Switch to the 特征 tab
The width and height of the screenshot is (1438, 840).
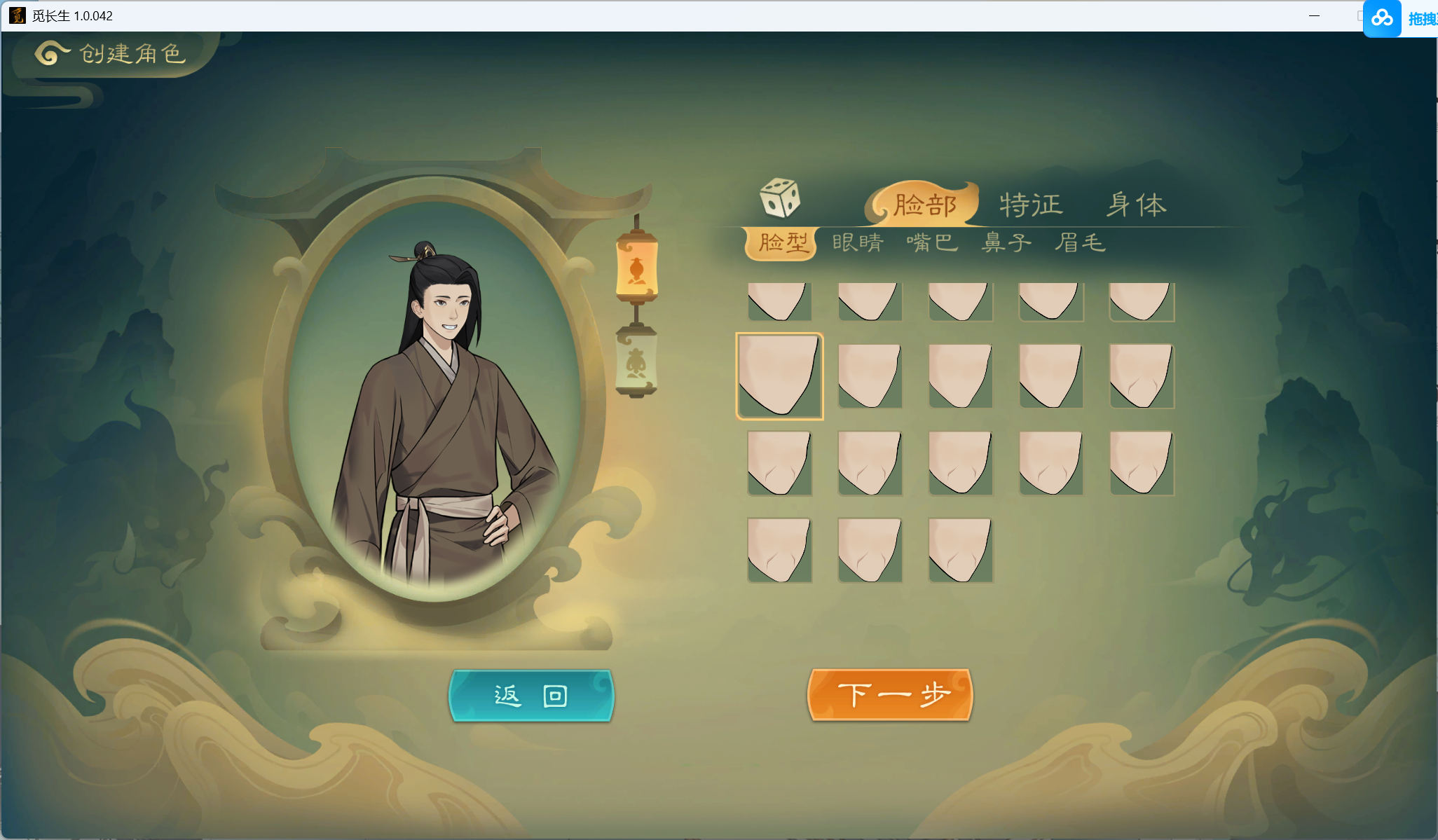click(1030, 205)
